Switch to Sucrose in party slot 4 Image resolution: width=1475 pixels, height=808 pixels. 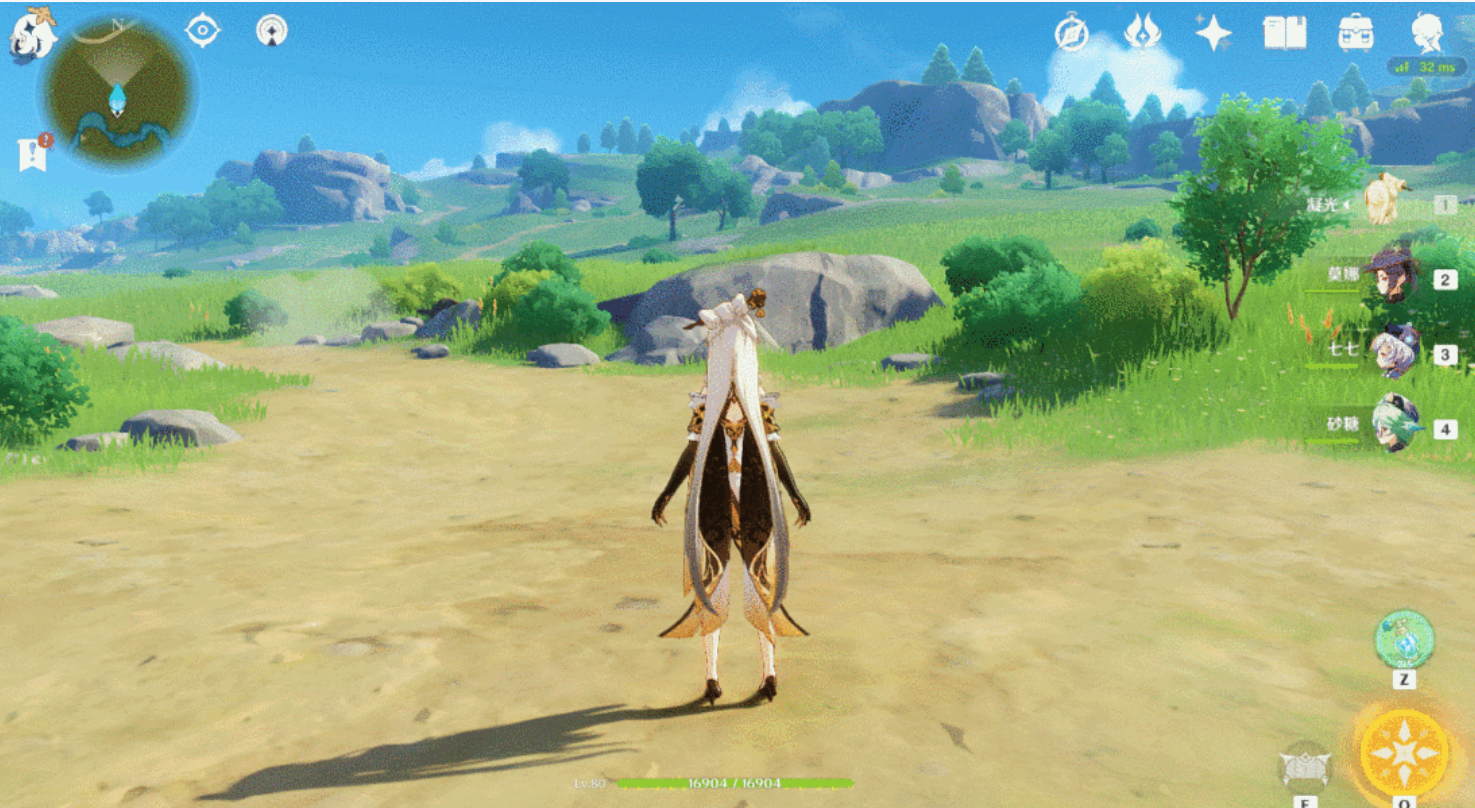click(1395, 424)
